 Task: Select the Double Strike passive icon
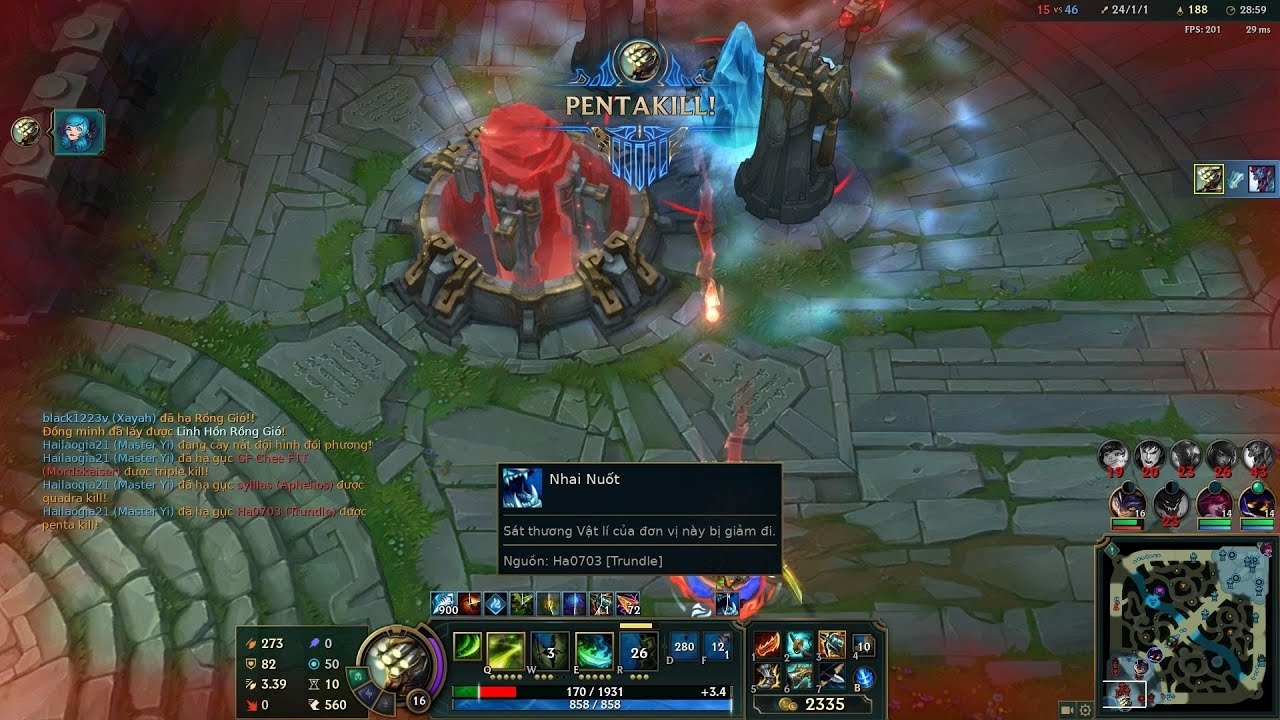click(x=467, y=647)
